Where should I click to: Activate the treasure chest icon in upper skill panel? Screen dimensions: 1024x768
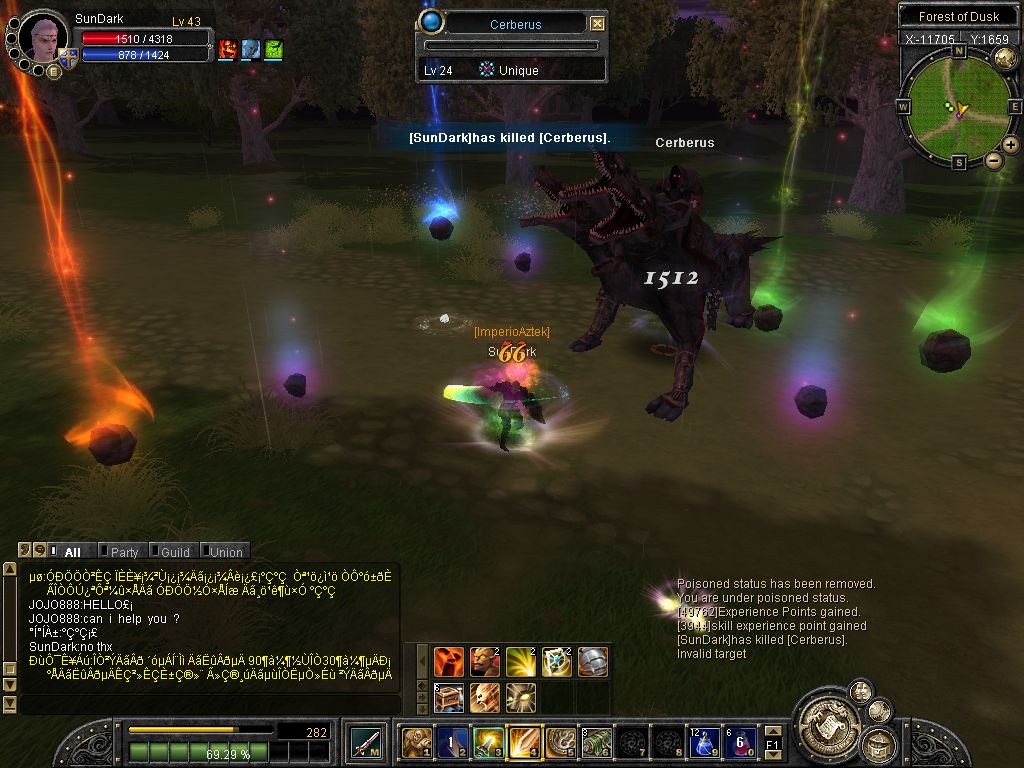[448, 697]
